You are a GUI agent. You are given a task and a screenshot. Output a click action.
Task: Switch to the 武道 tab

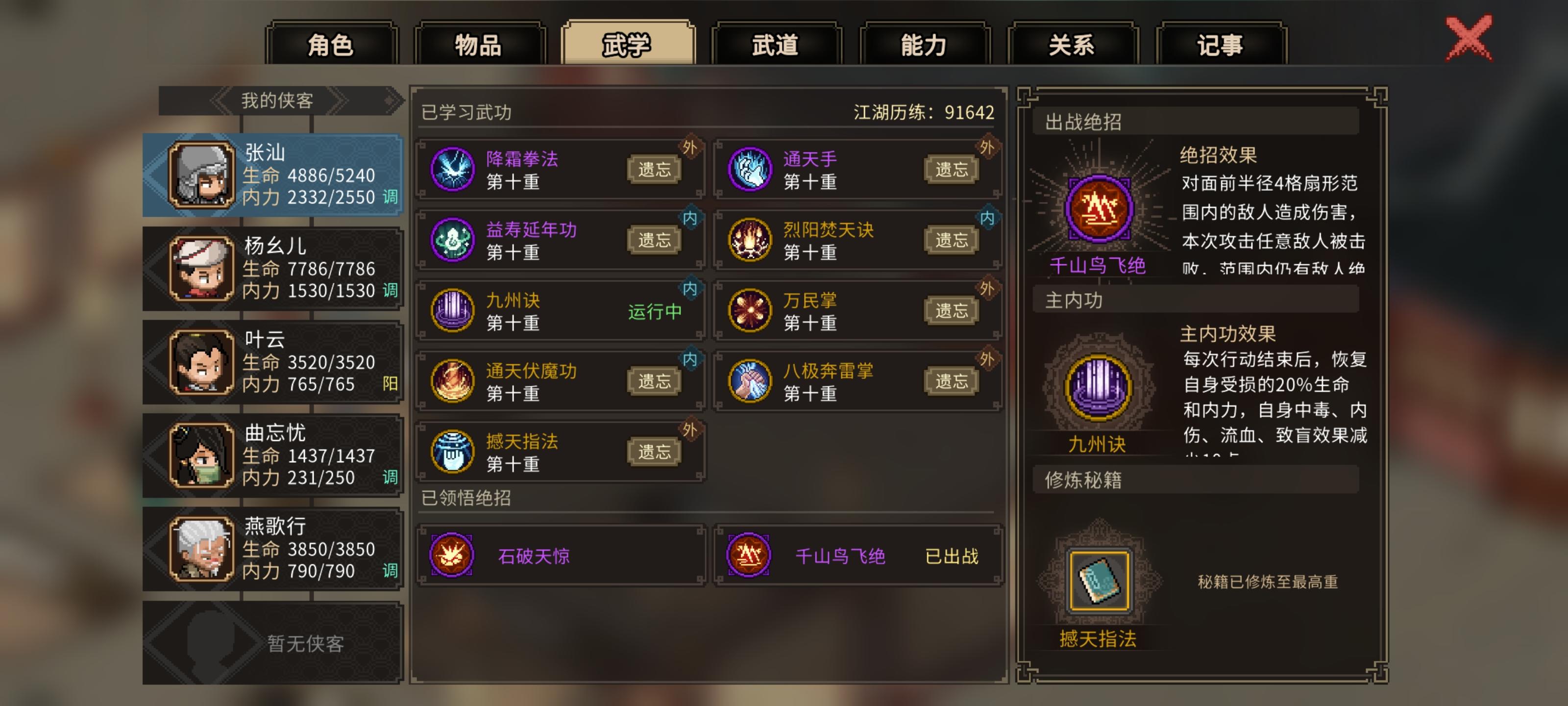tap(777, 44)
